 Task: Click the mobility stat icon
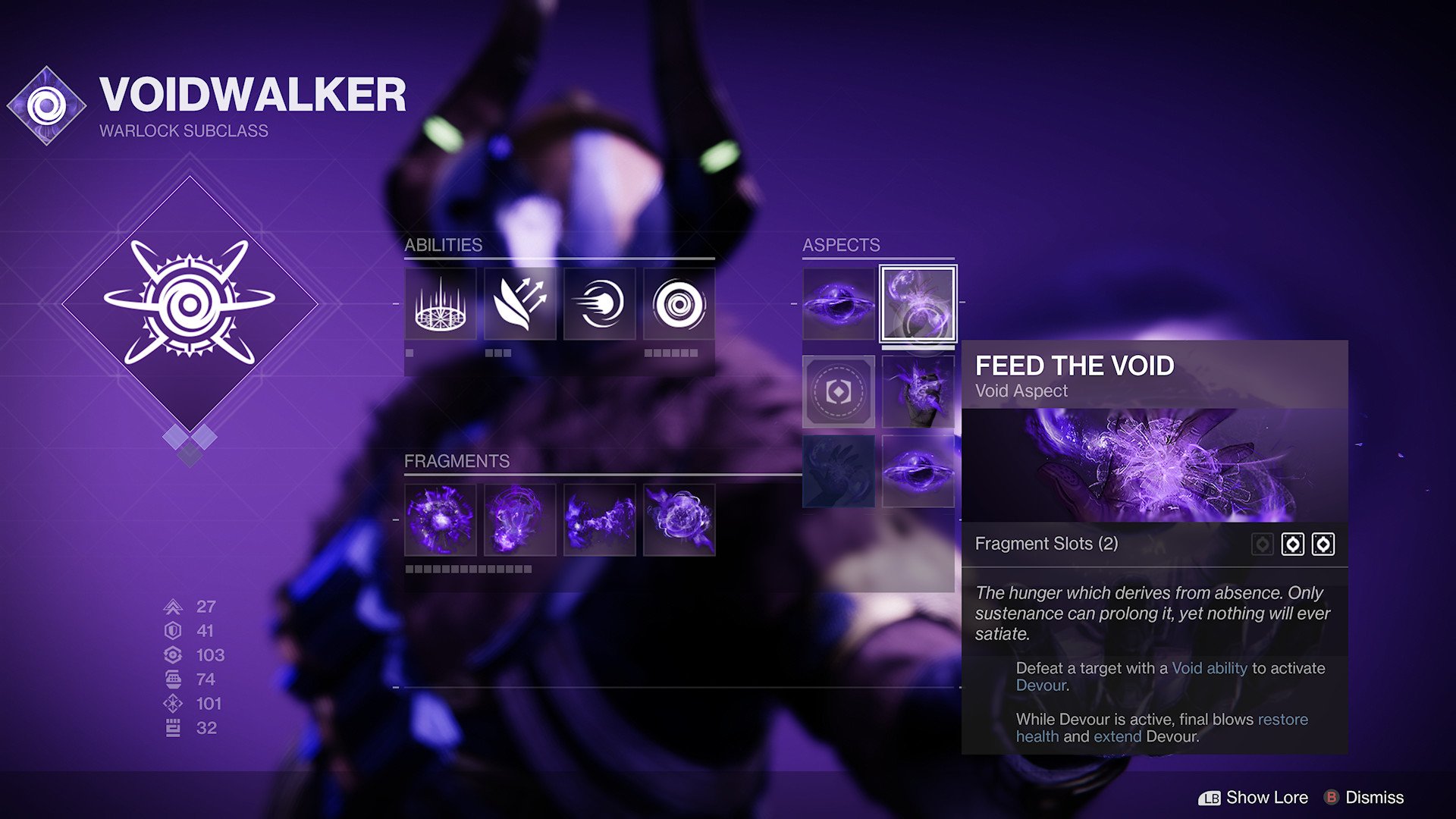click(x=173, y=607)
